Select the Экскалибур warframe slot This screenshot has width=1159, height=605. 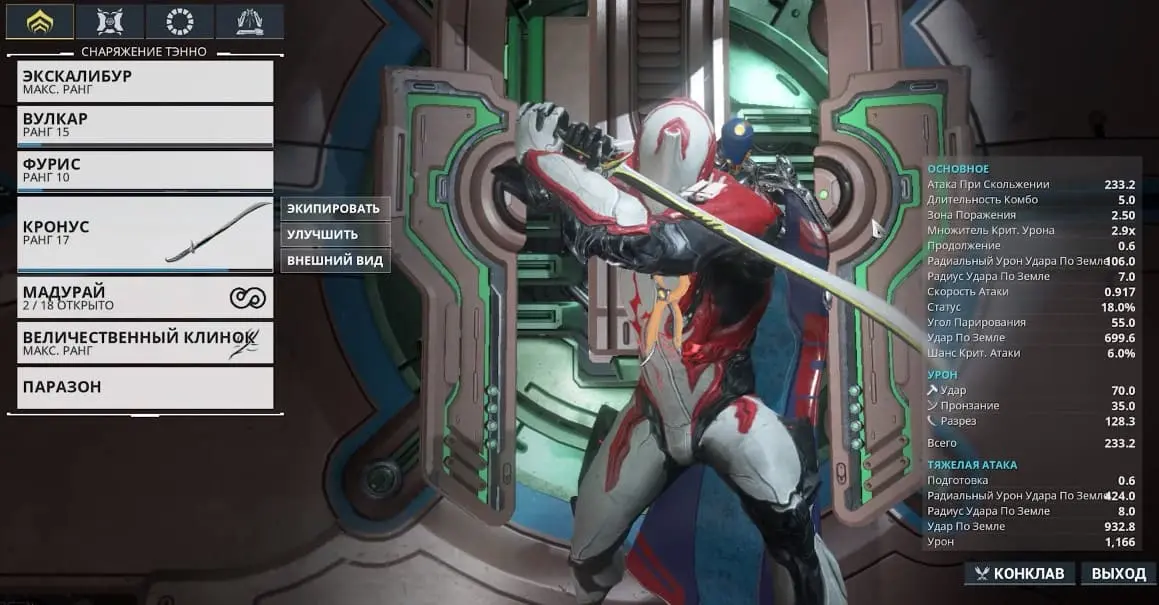click(145, 81)
